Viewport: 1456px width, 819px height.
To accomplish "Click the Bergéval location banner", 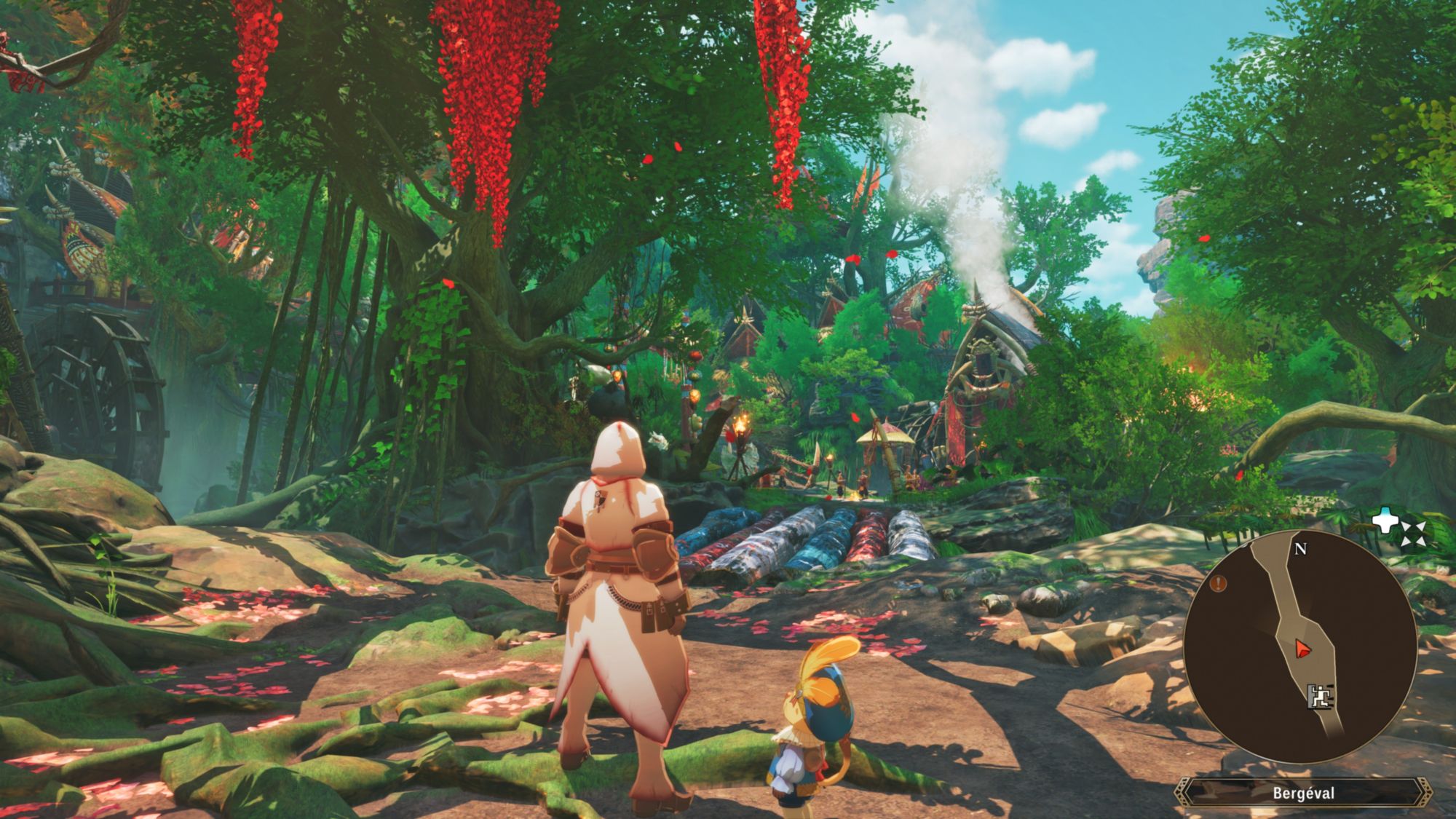I will pyautogui.click(x=1303, y=793).
